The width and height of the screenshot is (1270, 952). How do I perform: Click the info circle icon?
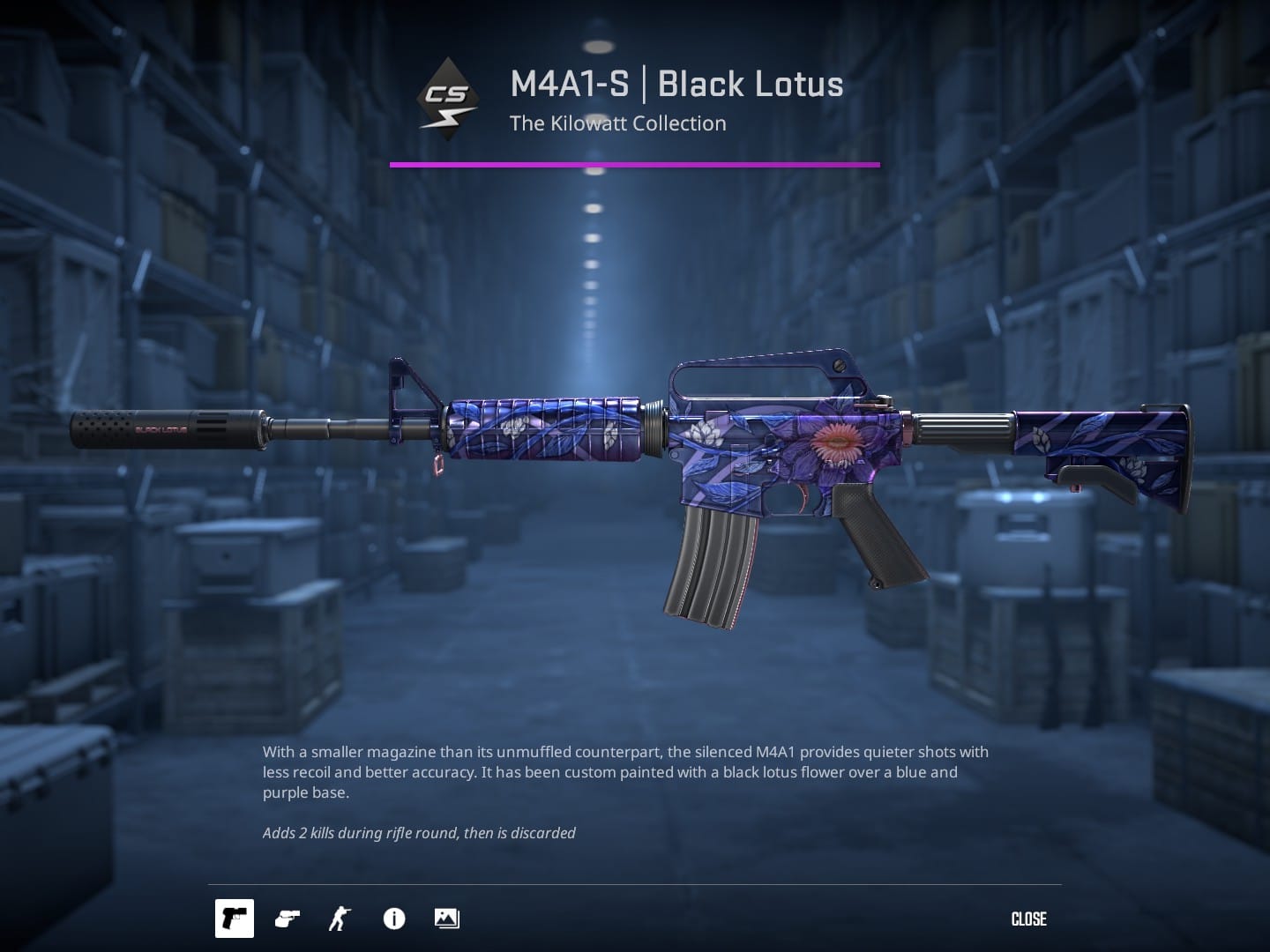pyautogui.click(x=393, y=919)
